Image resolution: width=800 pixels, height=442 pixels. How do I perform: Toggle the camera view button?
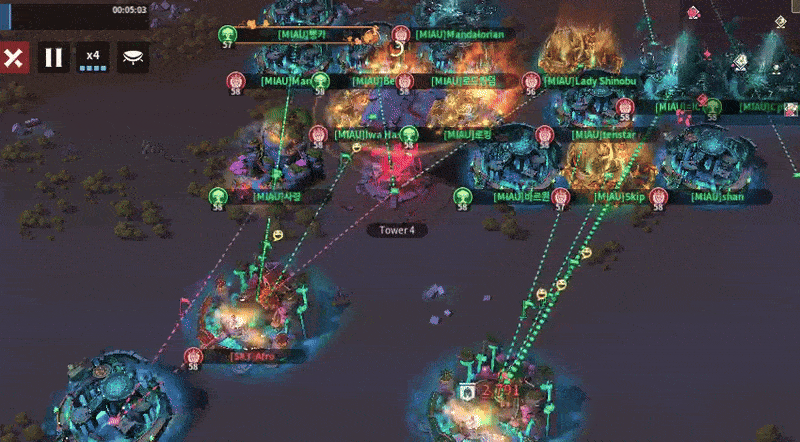133,57
